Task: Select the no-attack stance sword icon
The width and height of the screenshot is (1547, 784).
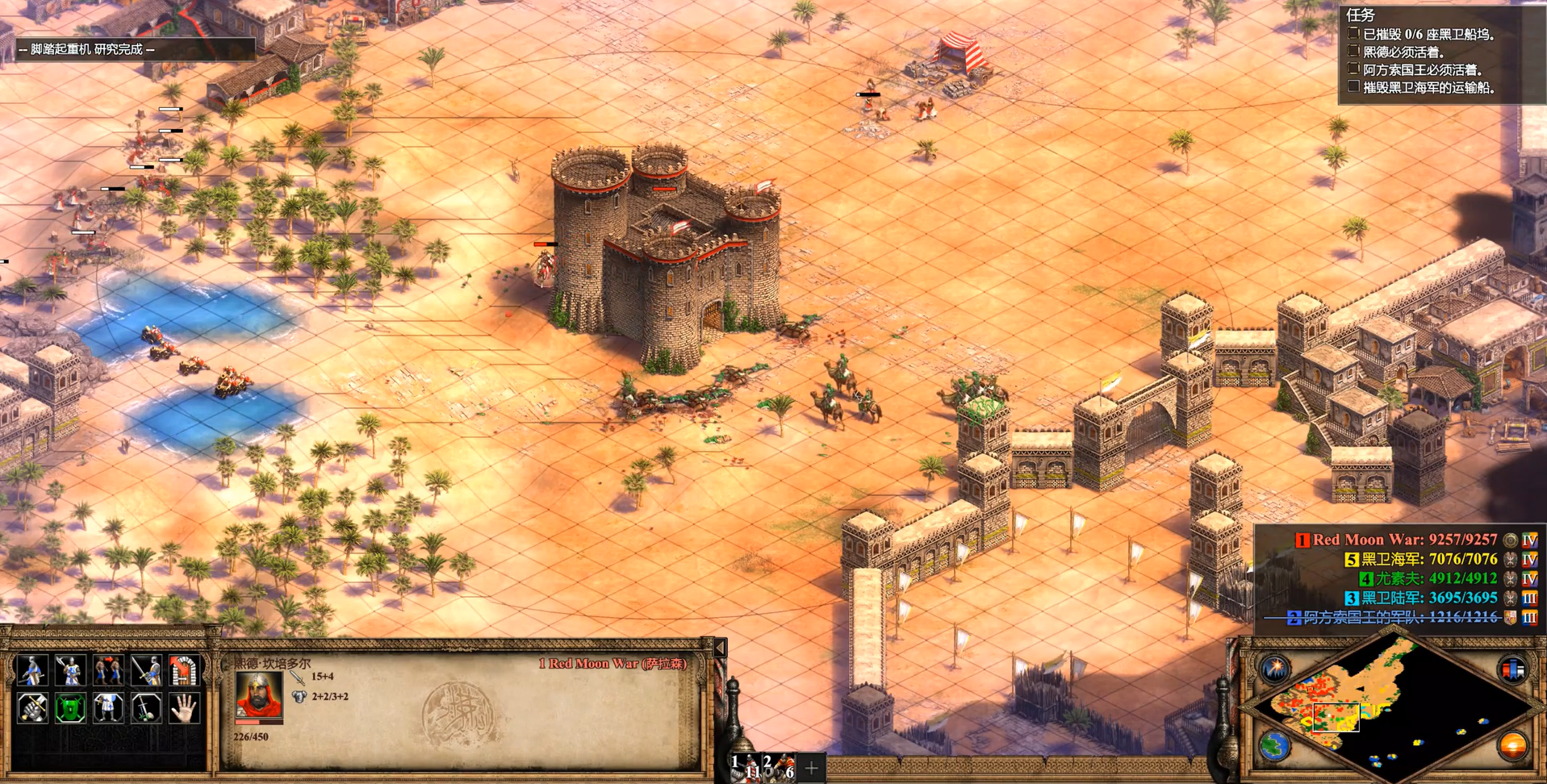Action: 146,708
